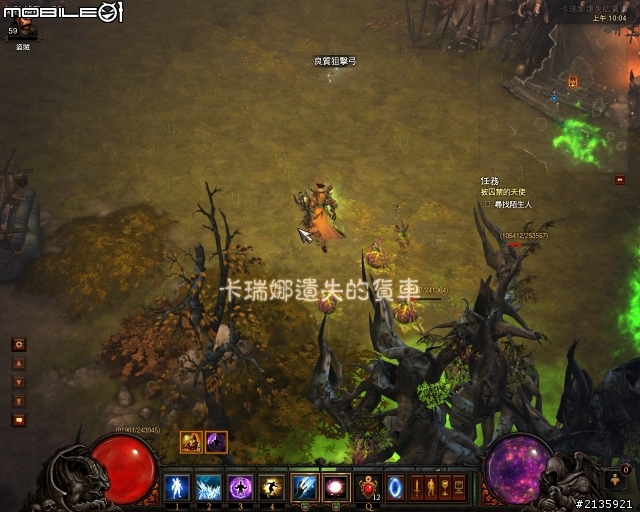640x512 pixels.
Task: Open chat settings gear button
Action: coord(18,344)
